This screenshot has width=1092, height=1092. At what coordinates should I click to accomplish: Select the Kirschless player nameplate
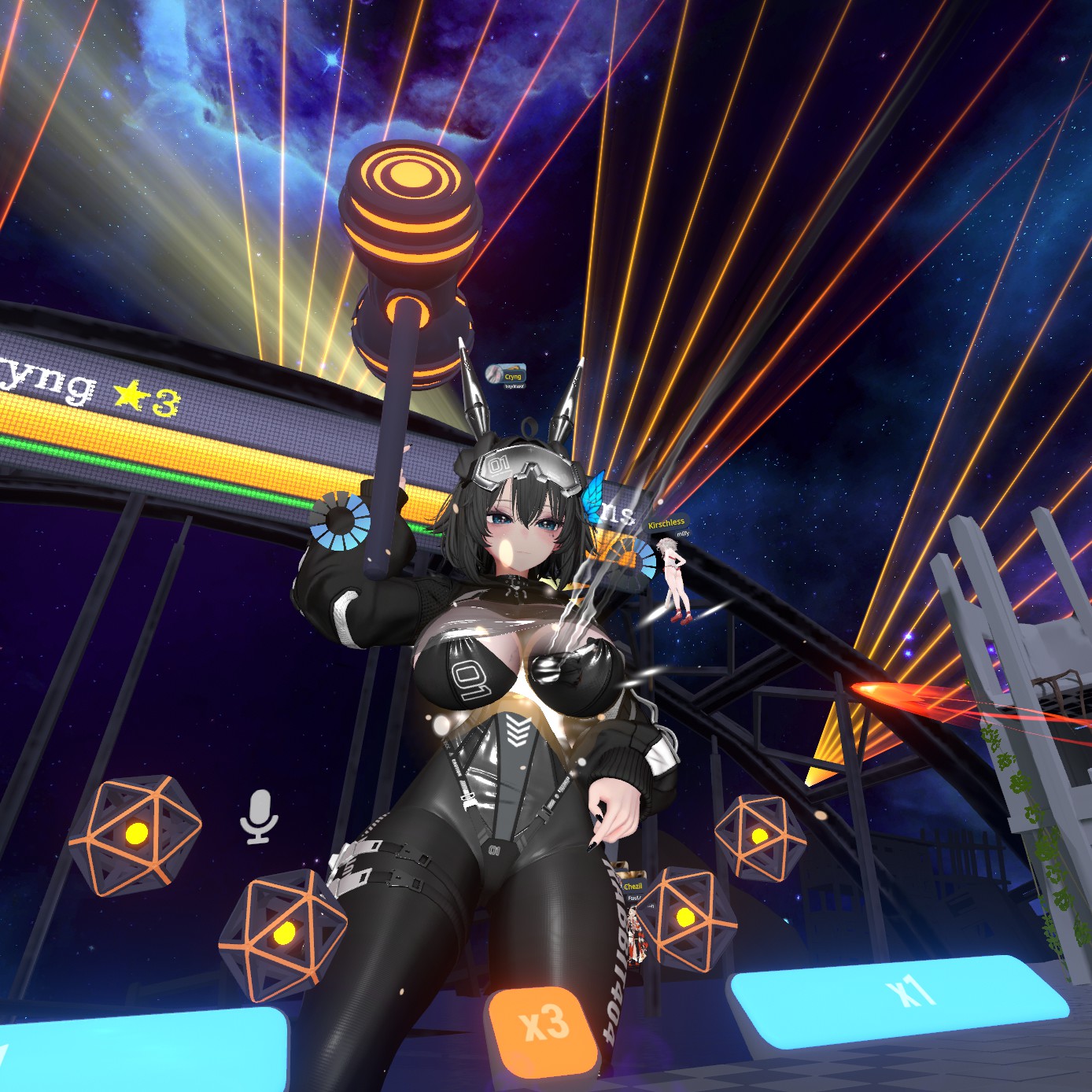[x=666, y=523]
